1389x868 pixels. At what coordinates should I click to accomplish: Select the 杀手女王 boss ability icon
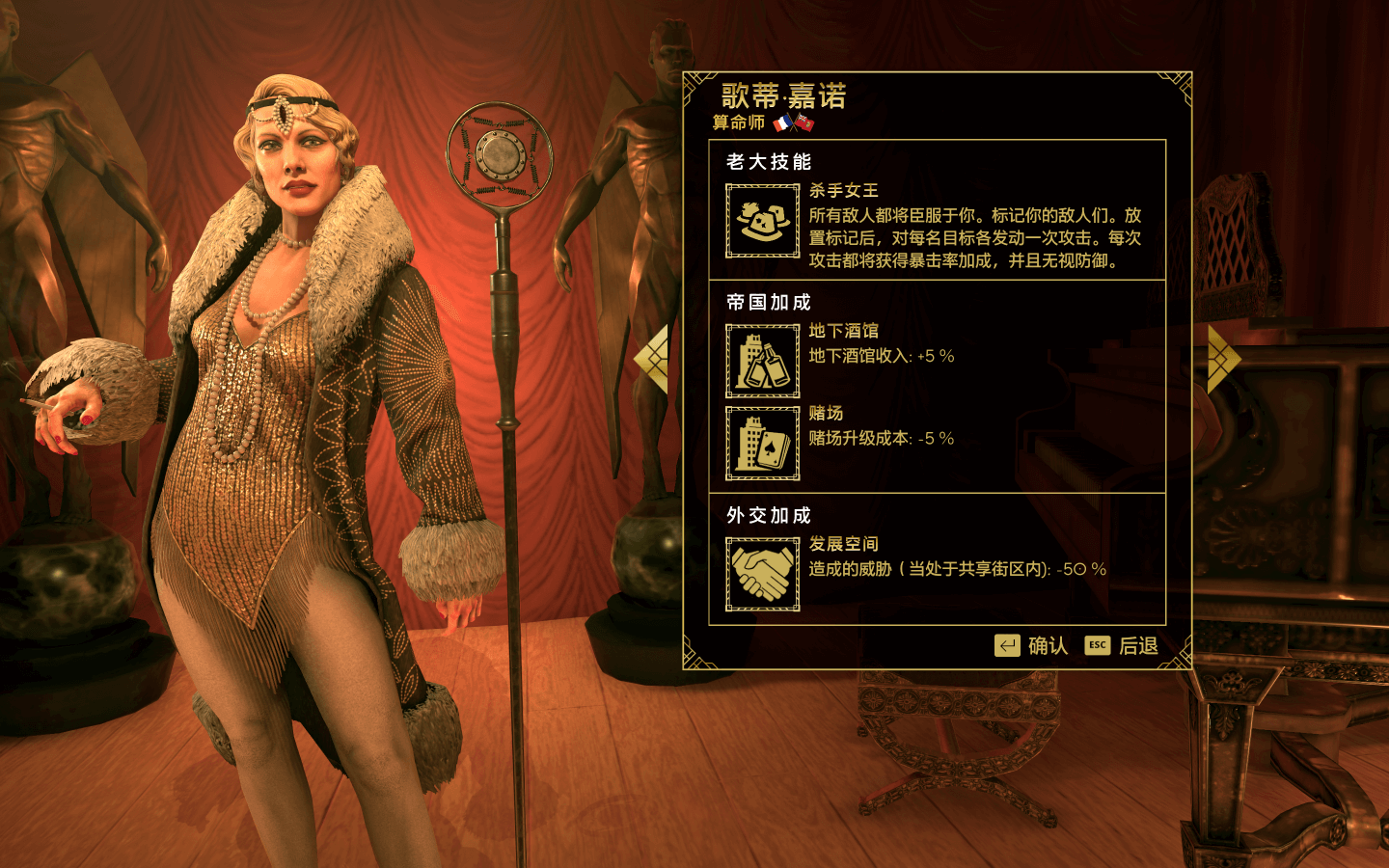pos(762,221)
